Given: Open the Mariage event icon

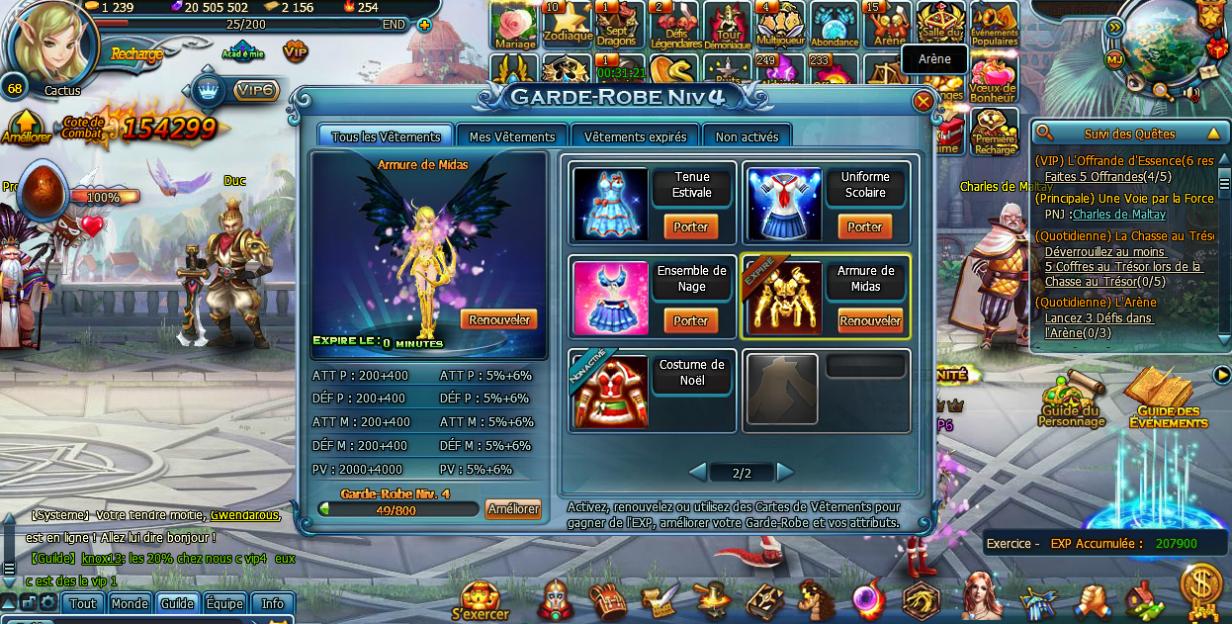Looking at the screenshot, I should (514, 25).
